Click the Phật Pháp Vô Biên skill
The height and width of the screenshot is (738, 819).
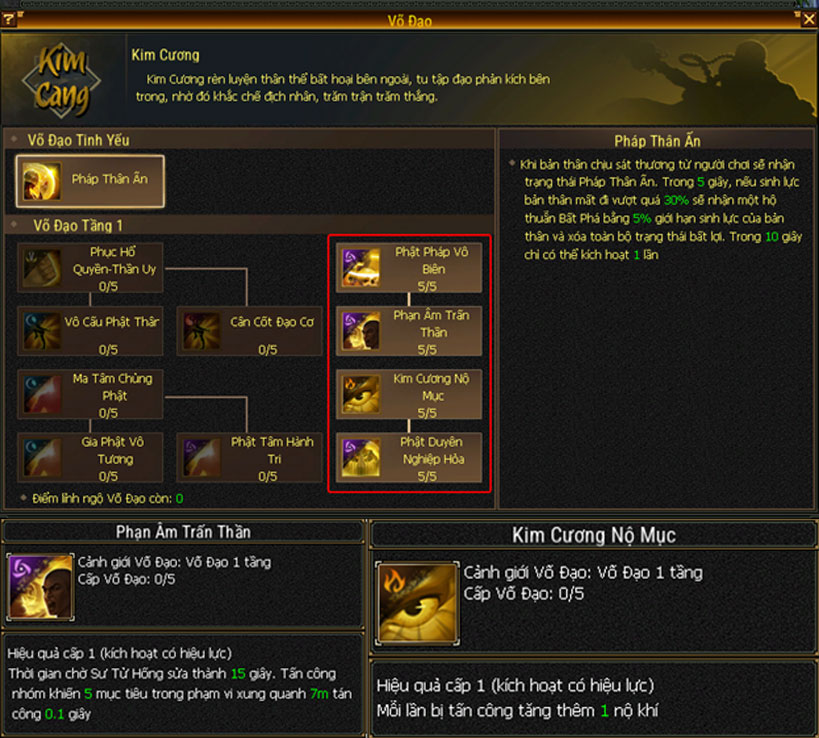pyautogui.click(x=409, y=268)
